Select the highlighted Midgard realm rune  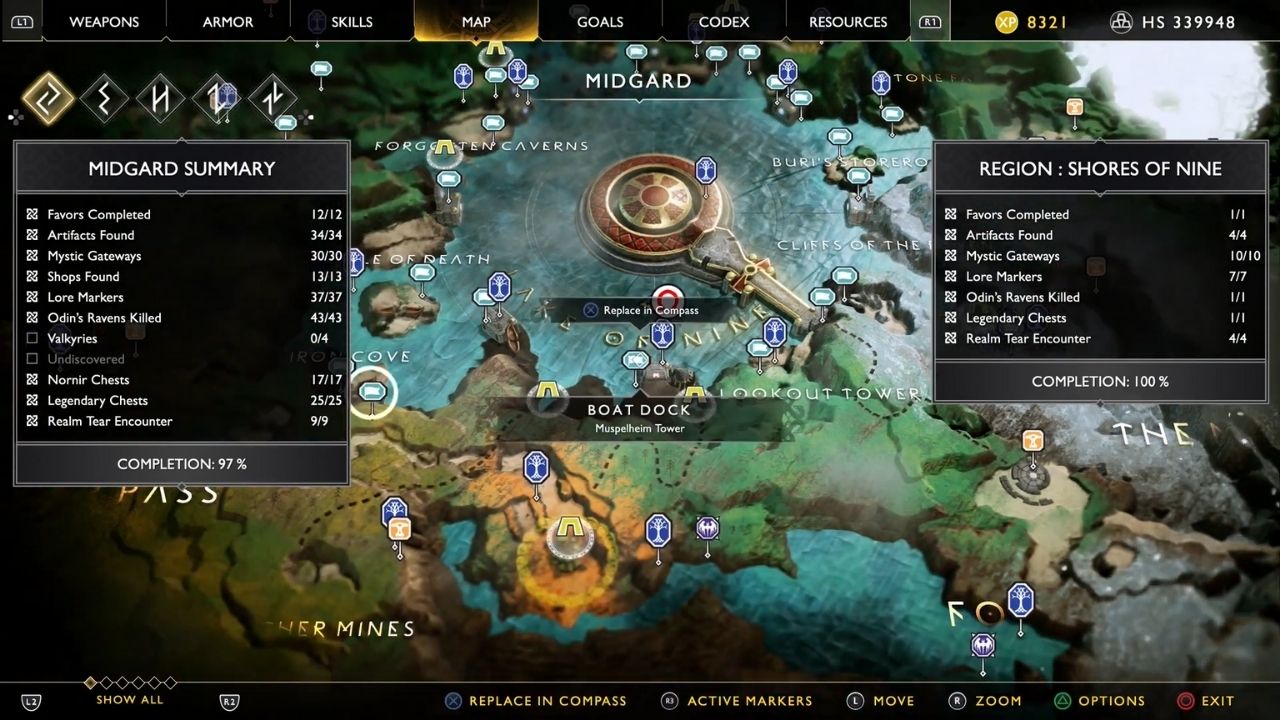click(48, 99)
